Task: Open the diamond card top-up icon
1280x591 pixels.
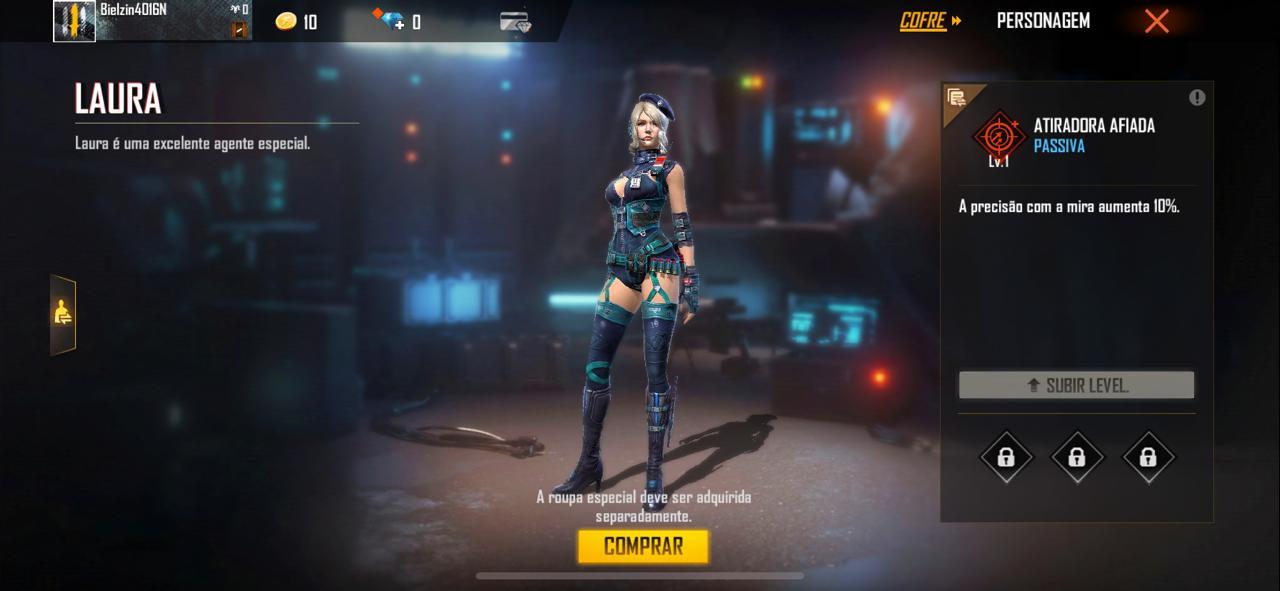Action: [515, 22]
